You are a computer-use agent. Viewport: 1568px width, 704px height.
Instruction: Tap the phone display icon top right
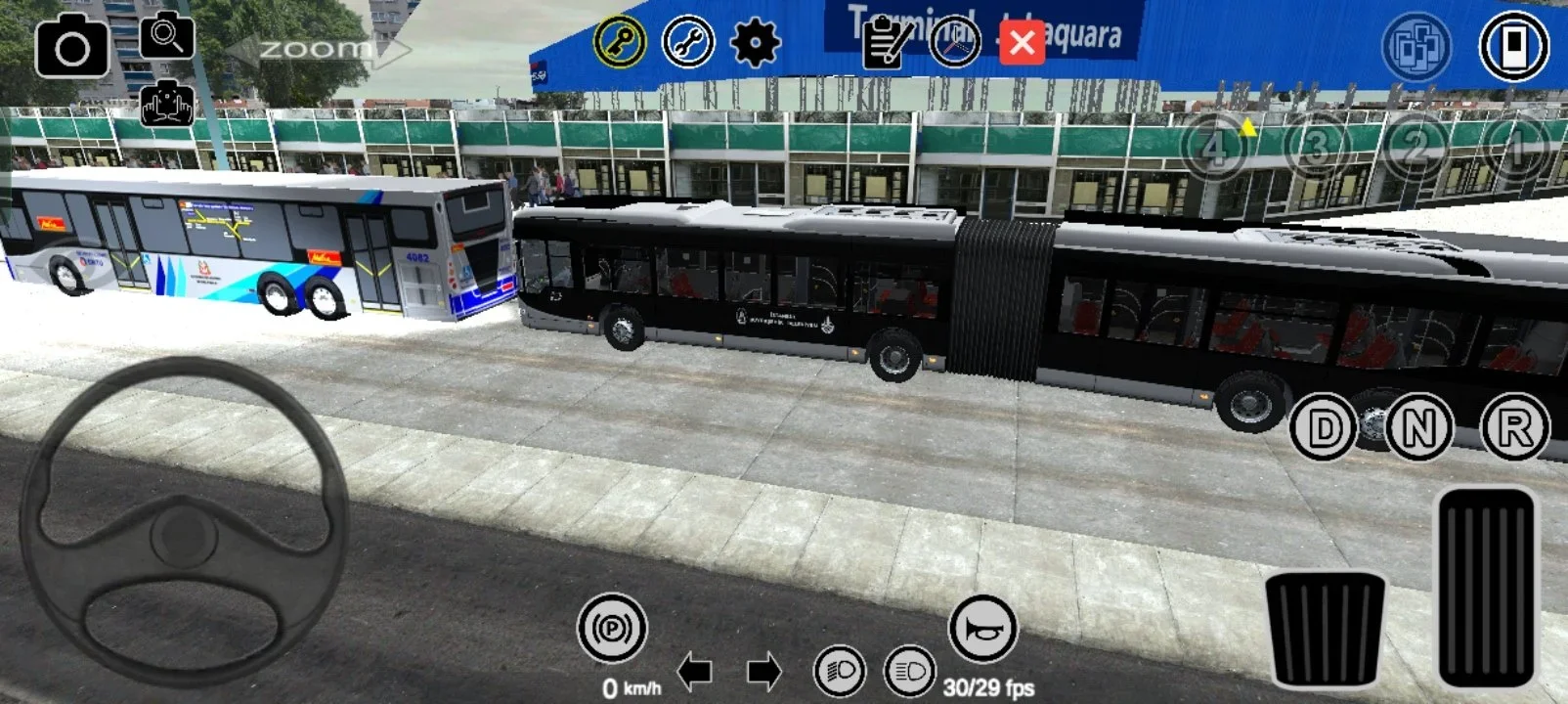click(1508, 43)
